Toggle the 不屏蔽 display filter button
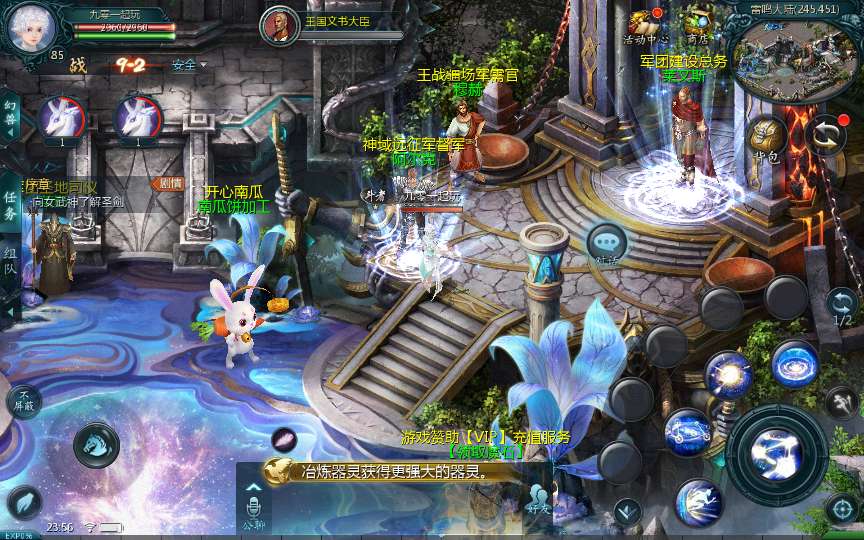Viewport: 864px width, 540px height. (x=23, y=402)
